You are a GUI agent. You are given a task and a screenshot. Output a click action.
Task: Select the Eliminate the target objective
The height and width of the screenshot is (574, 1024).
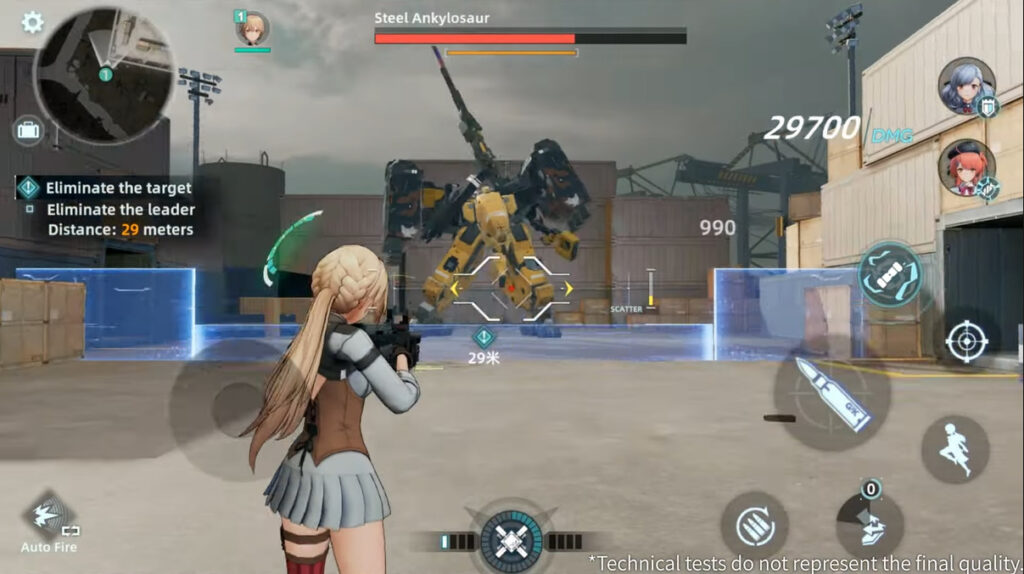click(118, 187)
